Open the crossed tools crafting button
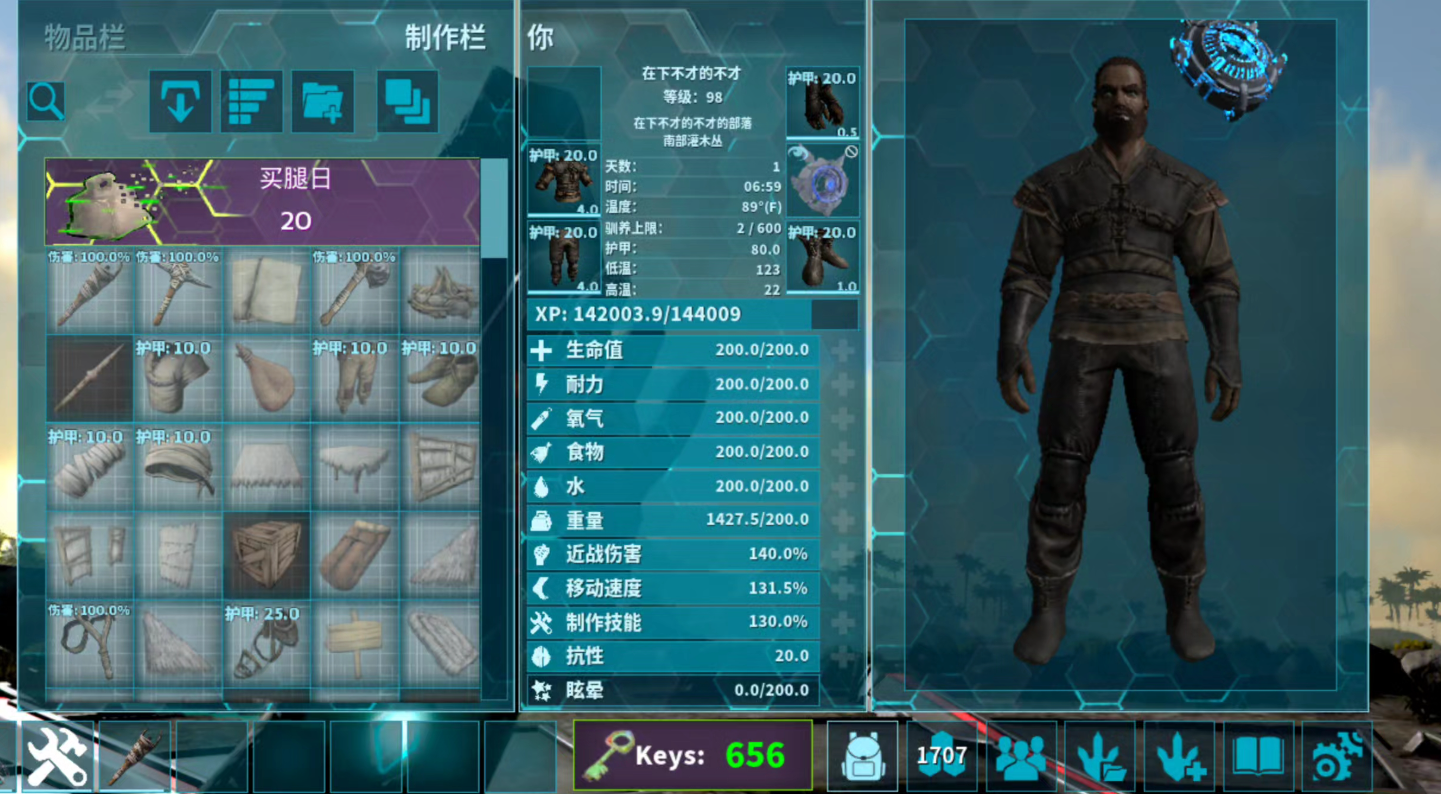 56,756
